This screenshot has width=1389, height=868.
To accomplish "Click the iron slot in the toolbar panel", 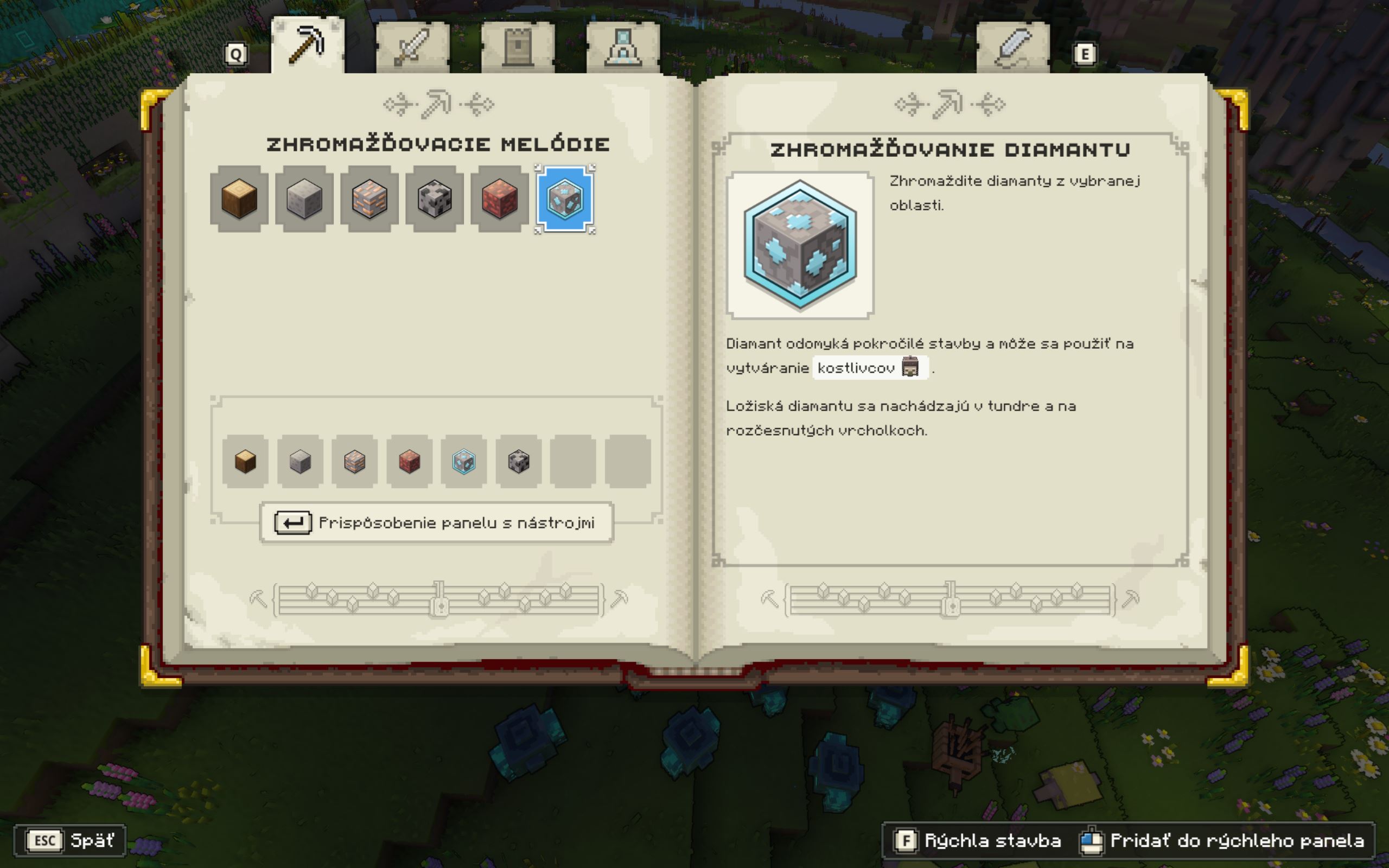I will coord(355,462).
